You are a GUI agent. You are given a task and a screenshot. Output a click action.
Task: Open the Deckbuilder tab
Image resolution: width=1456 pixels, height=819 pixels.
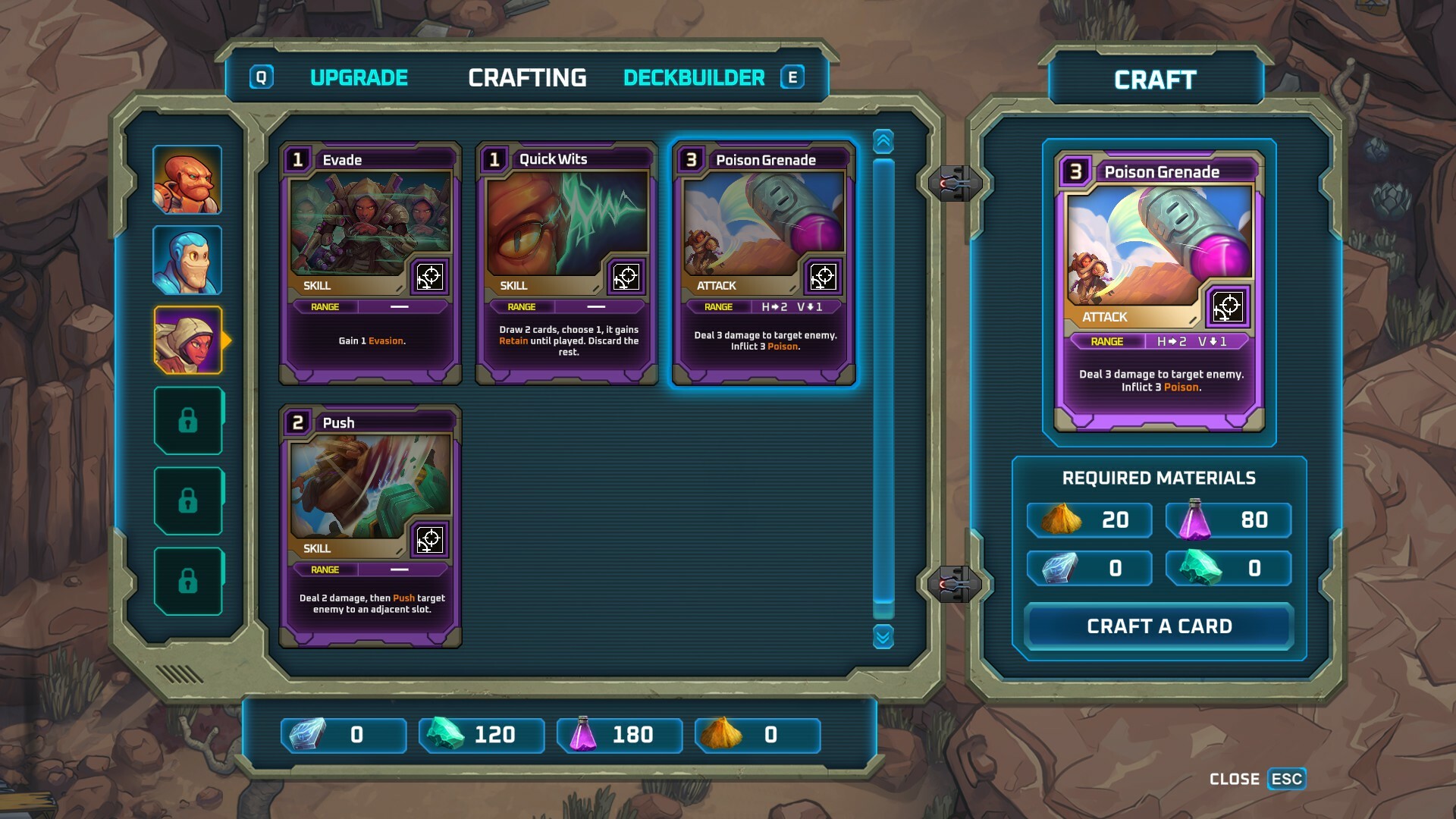[x=694, y=78]
